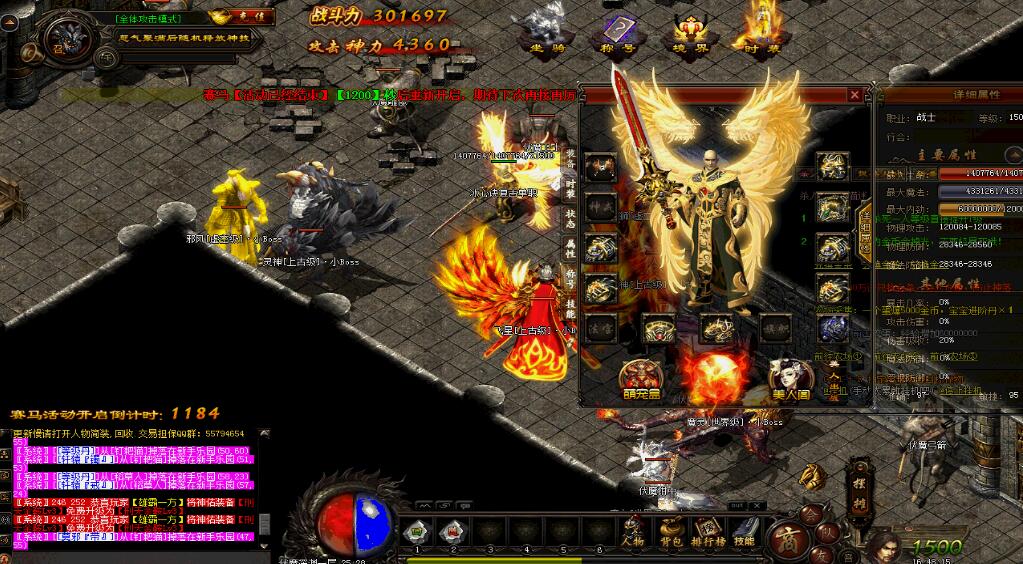Click the 充值 recharge gold ingot button
1023x564 pixels.
click(245, 17)
